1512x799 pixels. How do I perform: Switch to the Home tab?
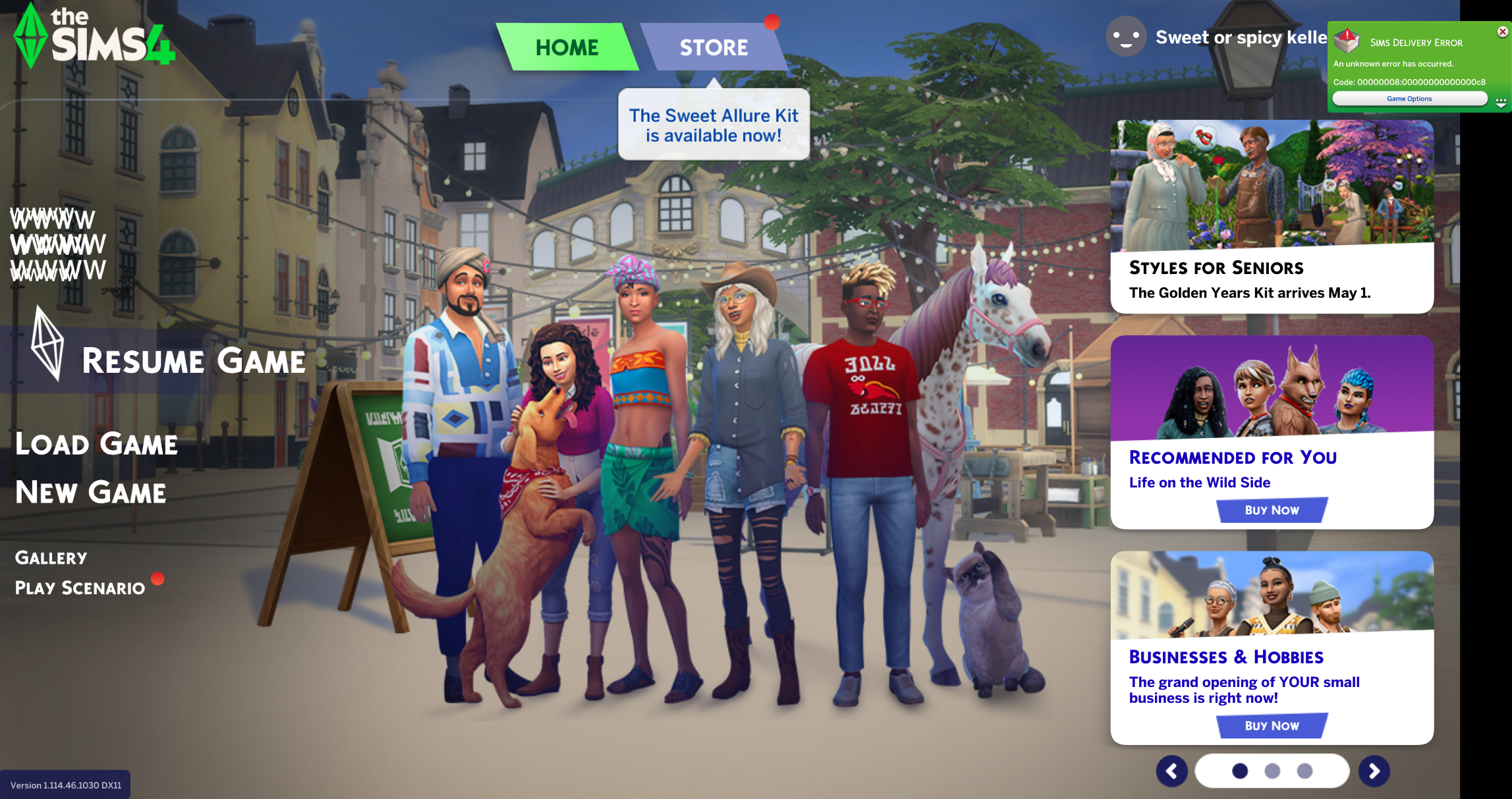coord(567,47)
